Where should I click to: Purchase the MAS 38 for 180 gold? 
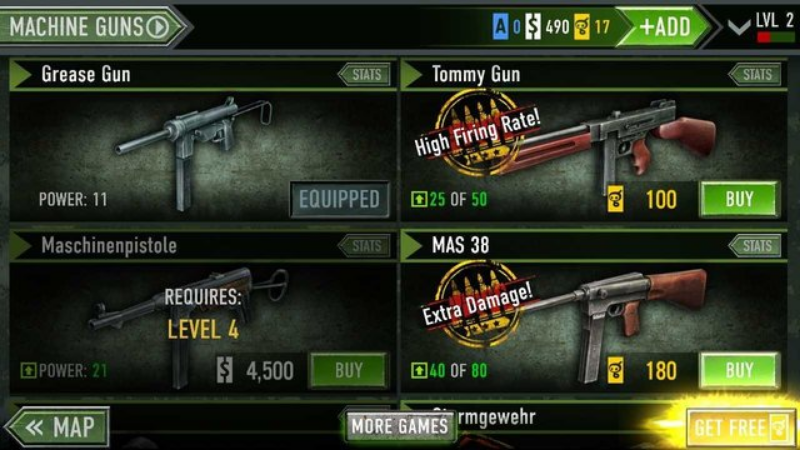[739, 371]
